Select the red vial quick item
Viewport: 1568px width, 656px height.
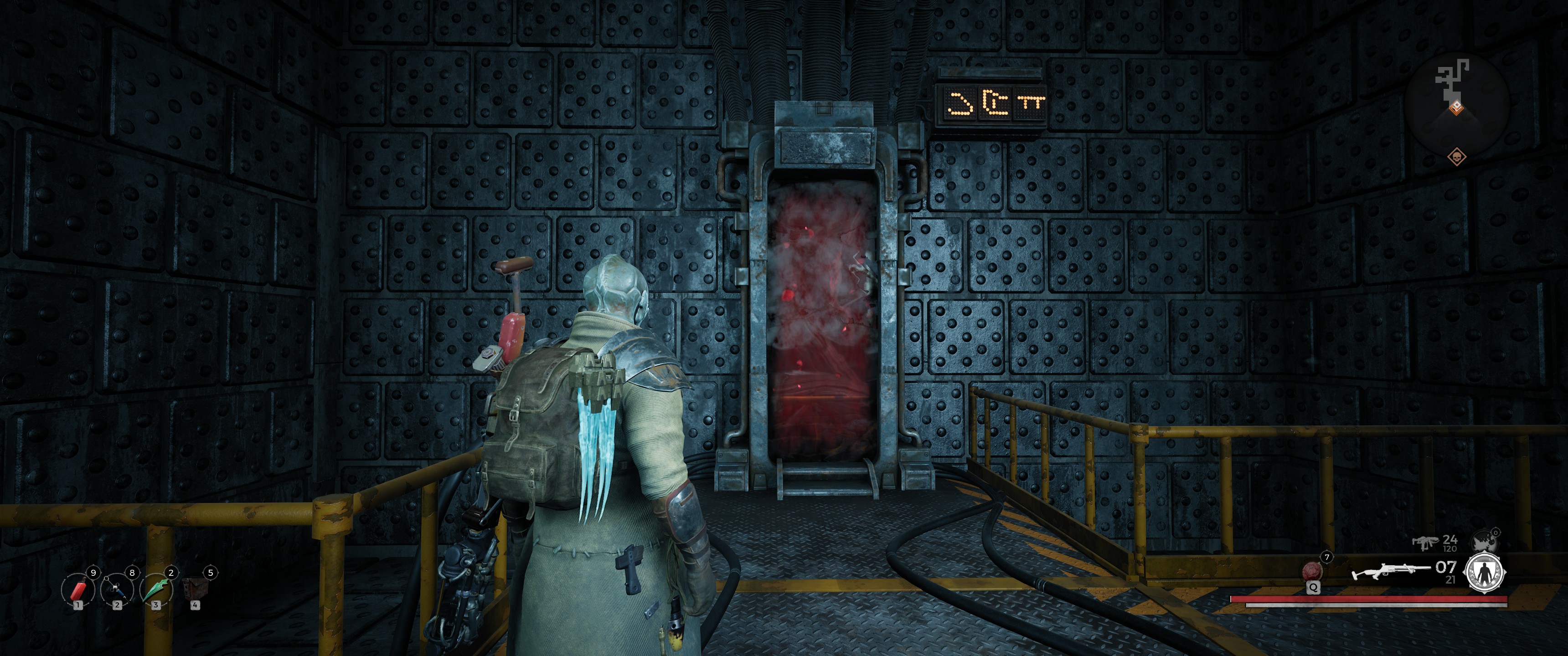click(78, 589)
